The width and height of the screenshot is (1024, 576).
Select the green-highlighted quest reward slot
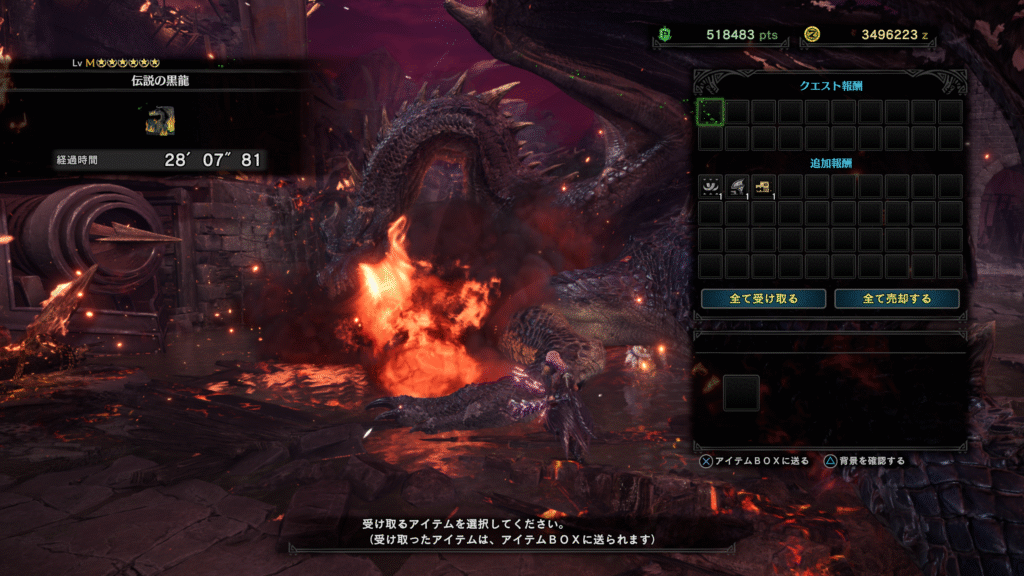coord(710,112)
